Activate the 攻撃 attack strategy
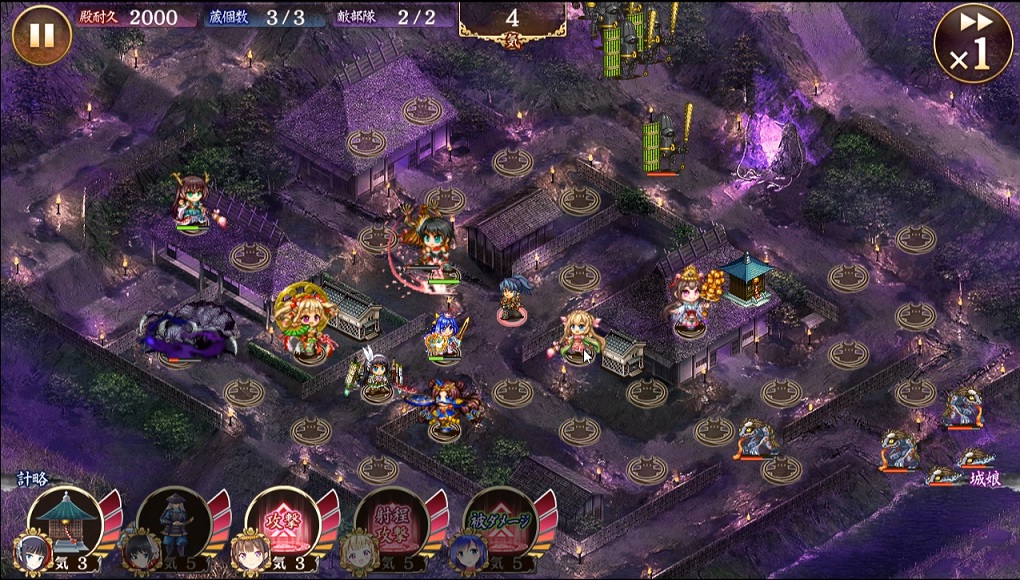 point(278,520)
